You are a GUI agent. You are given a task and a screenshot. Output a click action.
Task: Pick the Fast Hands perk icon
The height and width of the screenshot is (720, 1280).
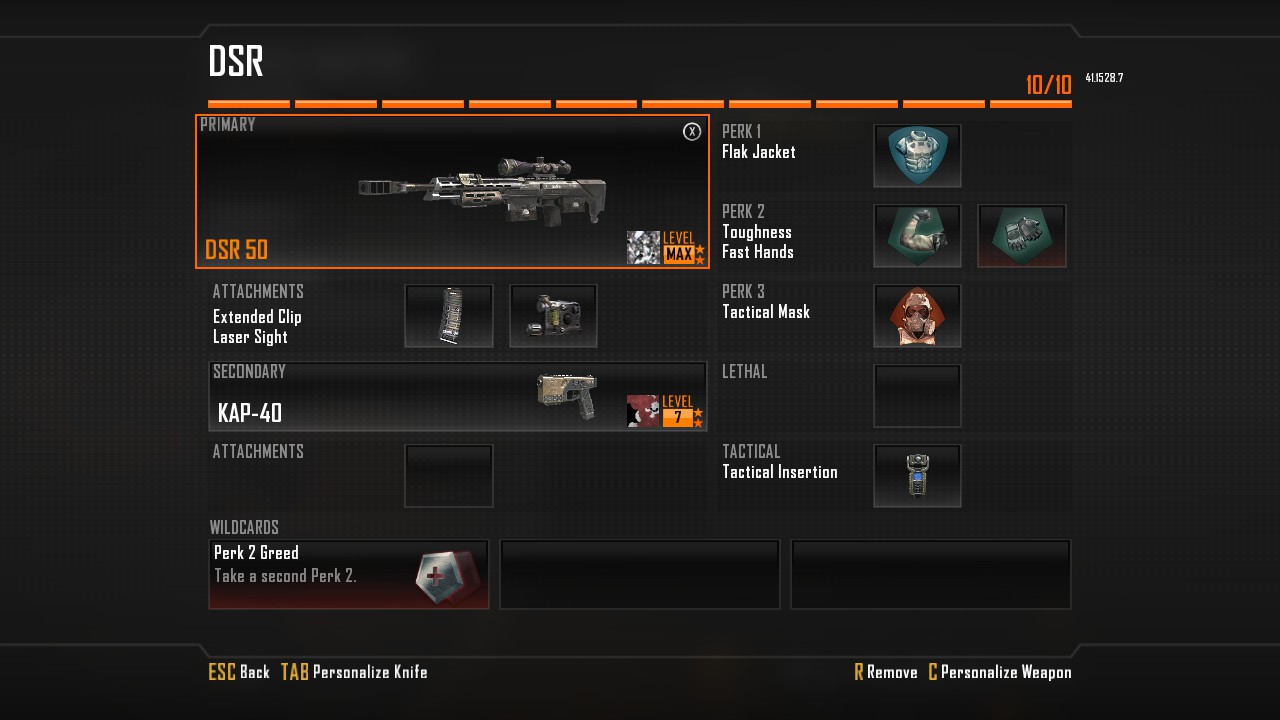click(x=1021, y=236)
